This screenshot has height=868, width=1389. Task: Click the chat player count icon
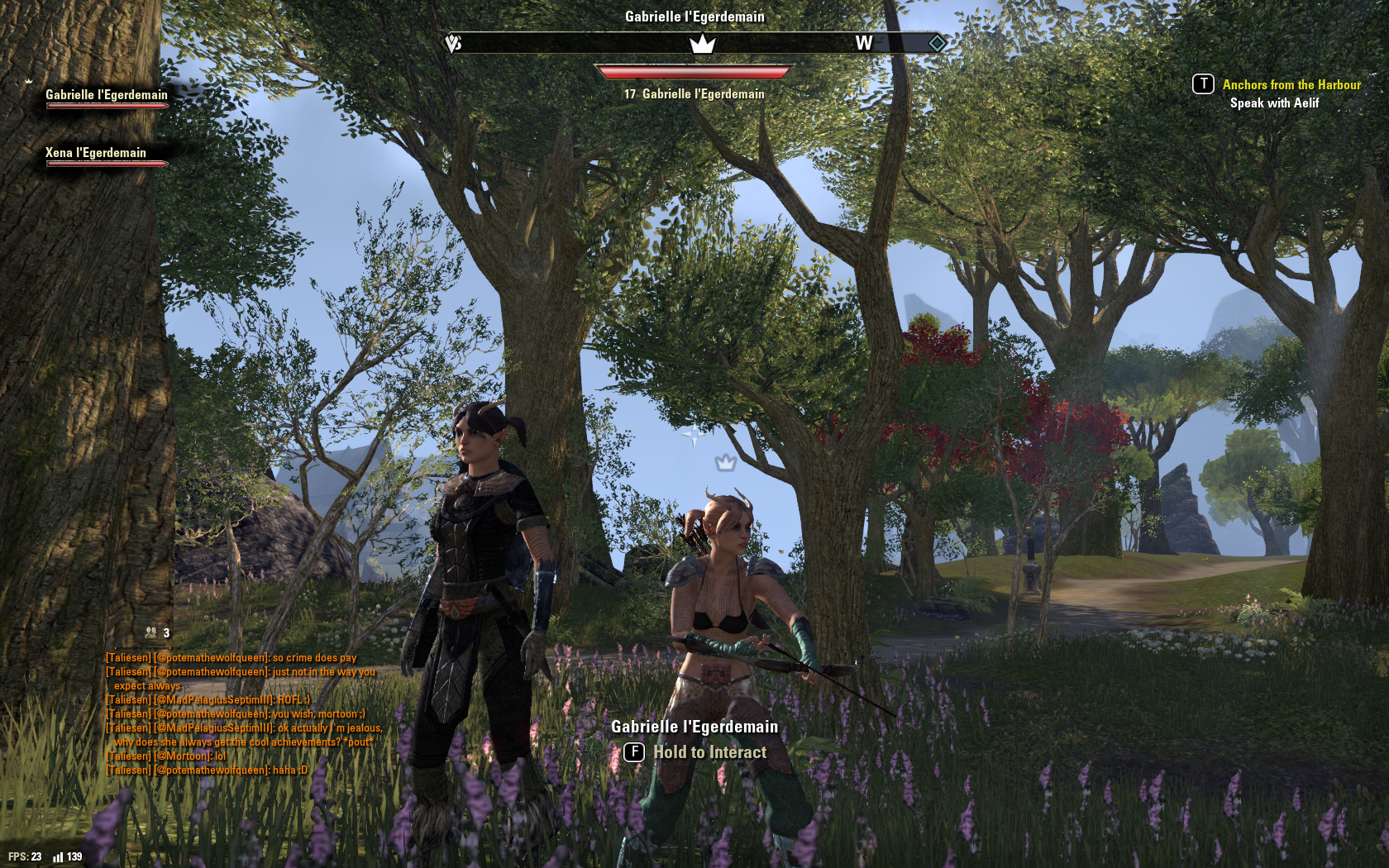[x=151, y=632]
